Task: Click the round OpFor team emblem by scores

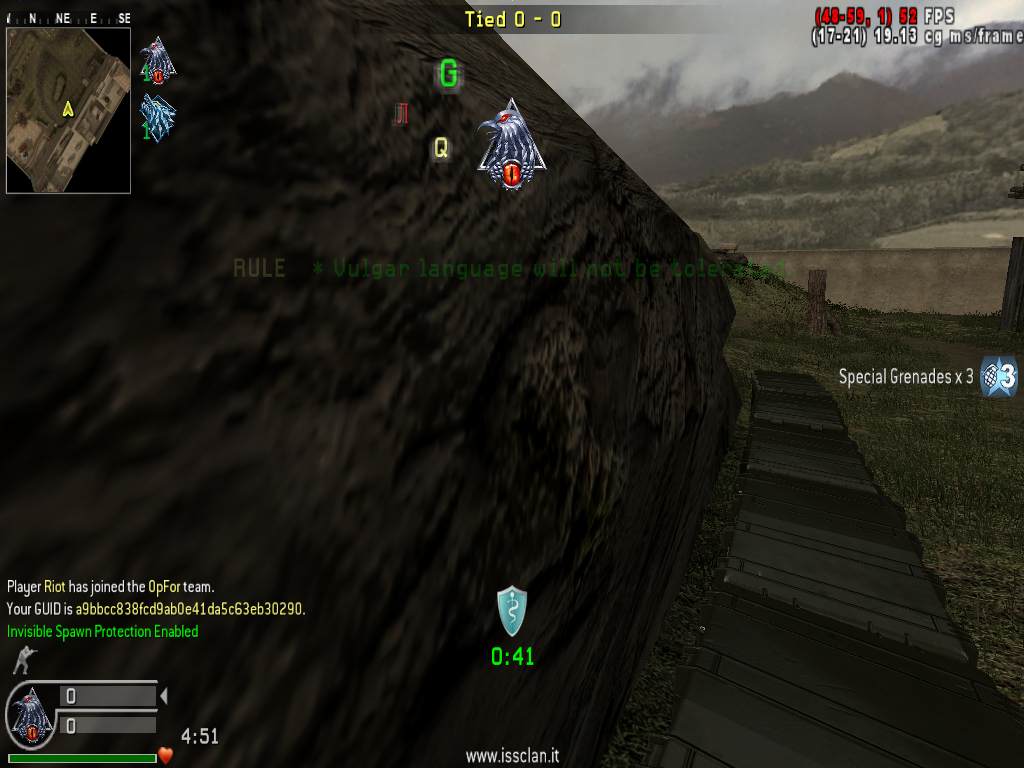Action: point(31,717)
